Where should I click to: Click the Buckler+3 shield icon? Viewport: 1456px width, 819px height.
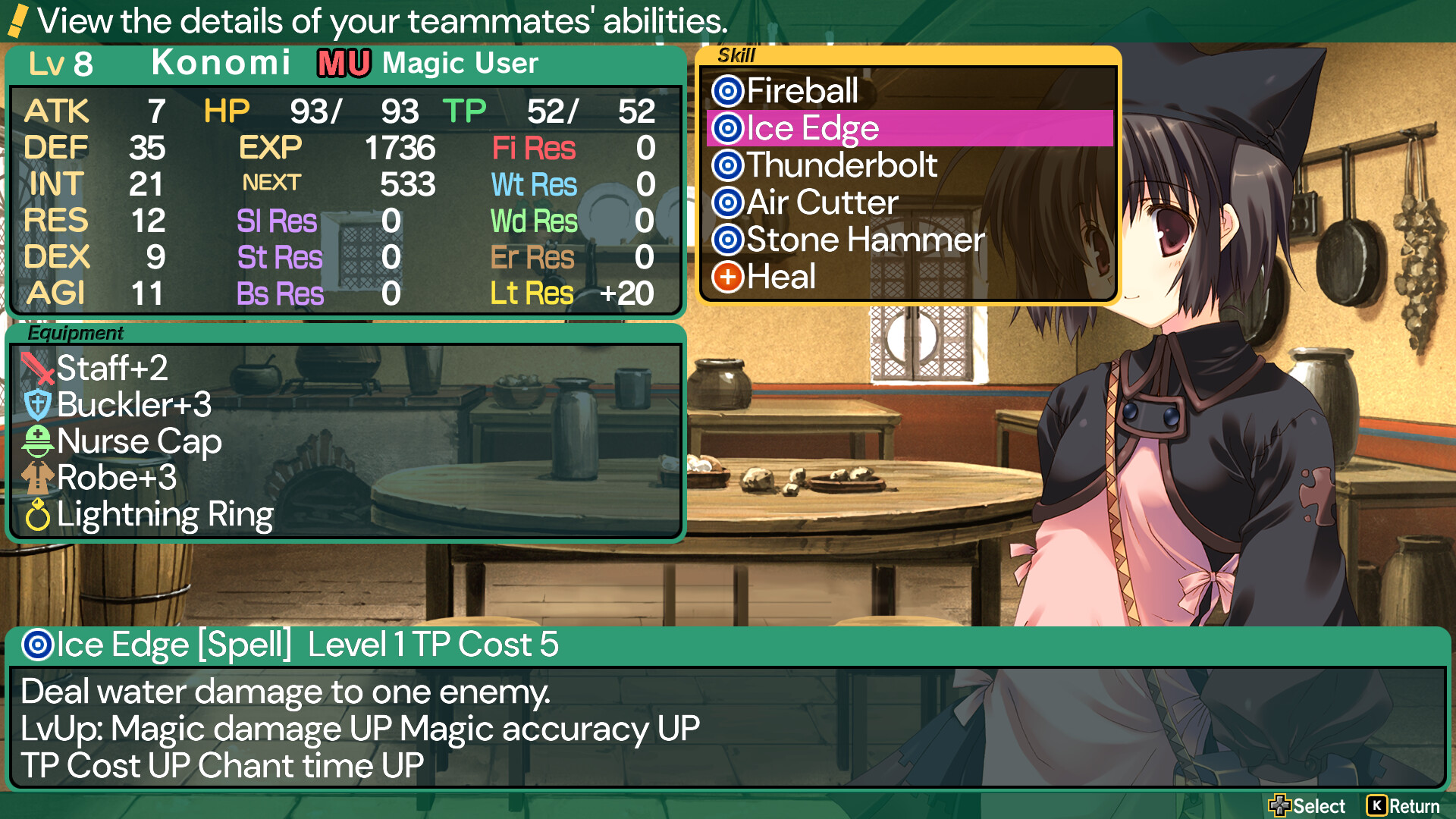pyautogui.click(x=37, y=405)
